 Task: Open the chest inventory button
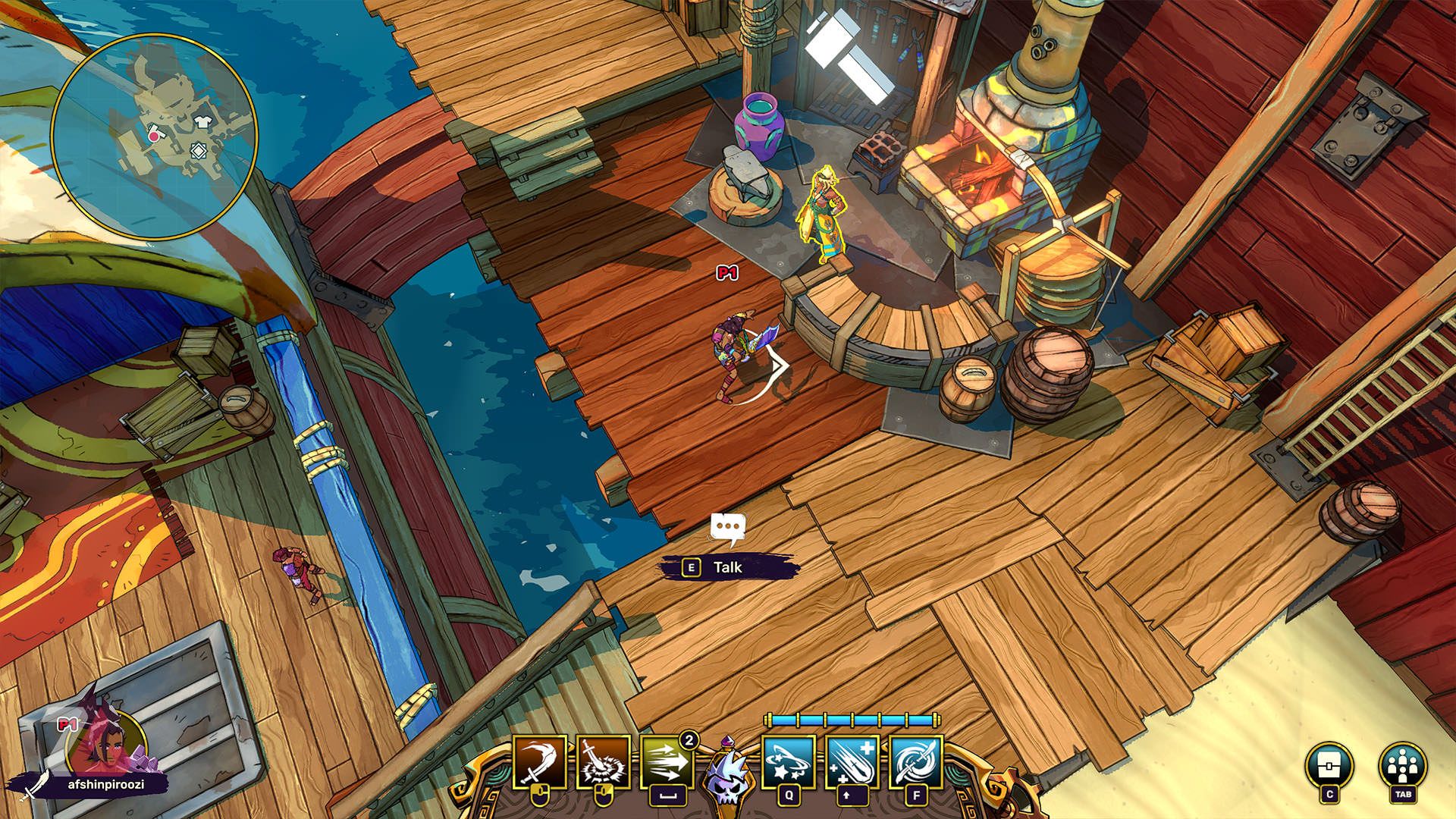[x=1329, y=764]
